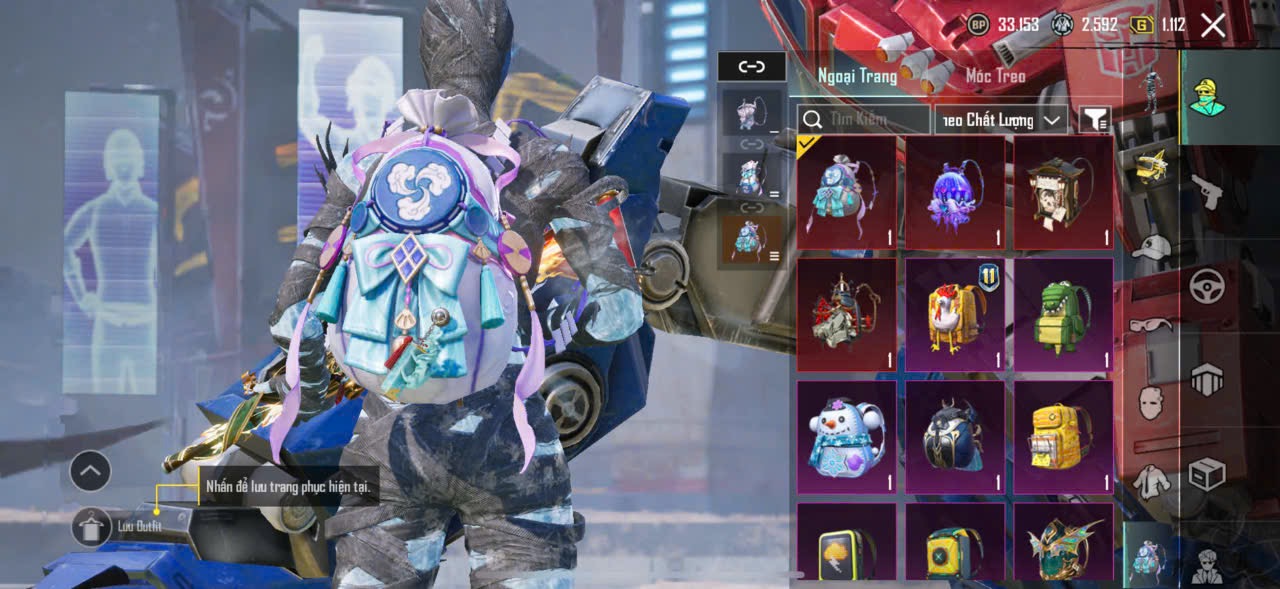The image size is (1280, 589).
Task: Open the funnel filter options
Action: click(1095, 120)
